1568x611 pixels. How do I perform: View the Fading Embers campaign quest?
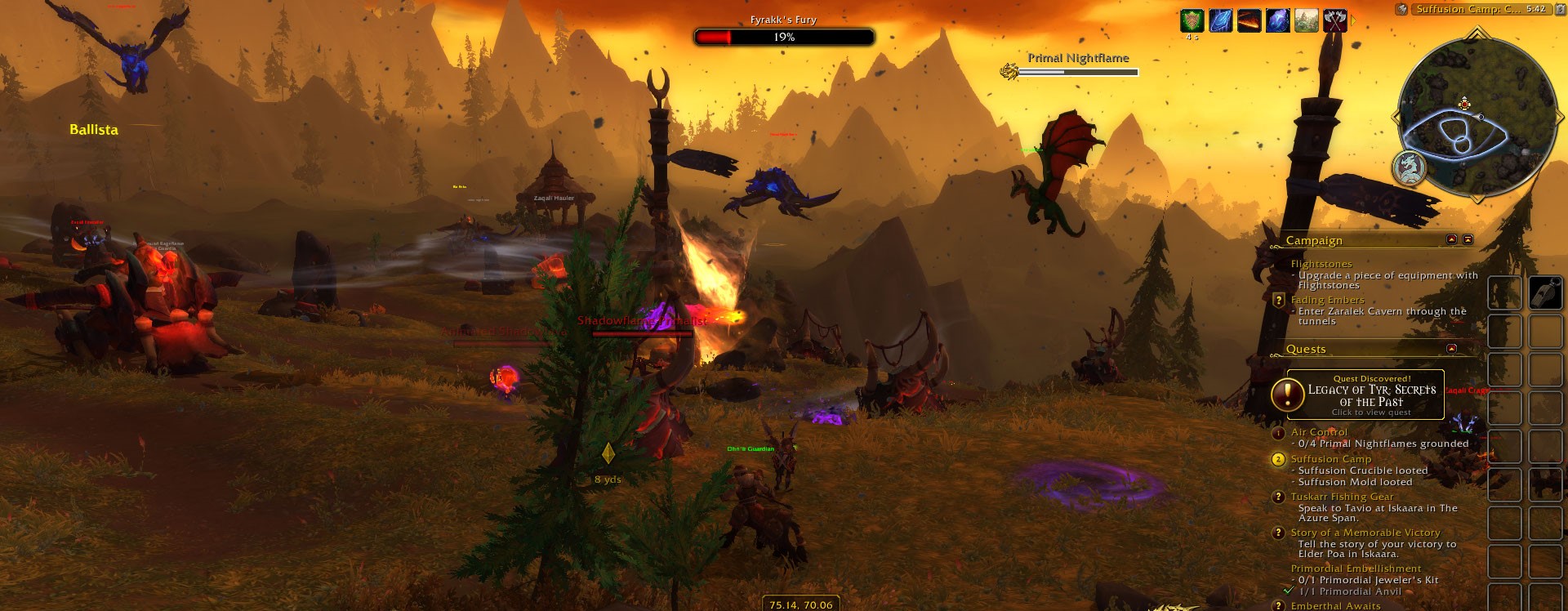click(1327, 300)
